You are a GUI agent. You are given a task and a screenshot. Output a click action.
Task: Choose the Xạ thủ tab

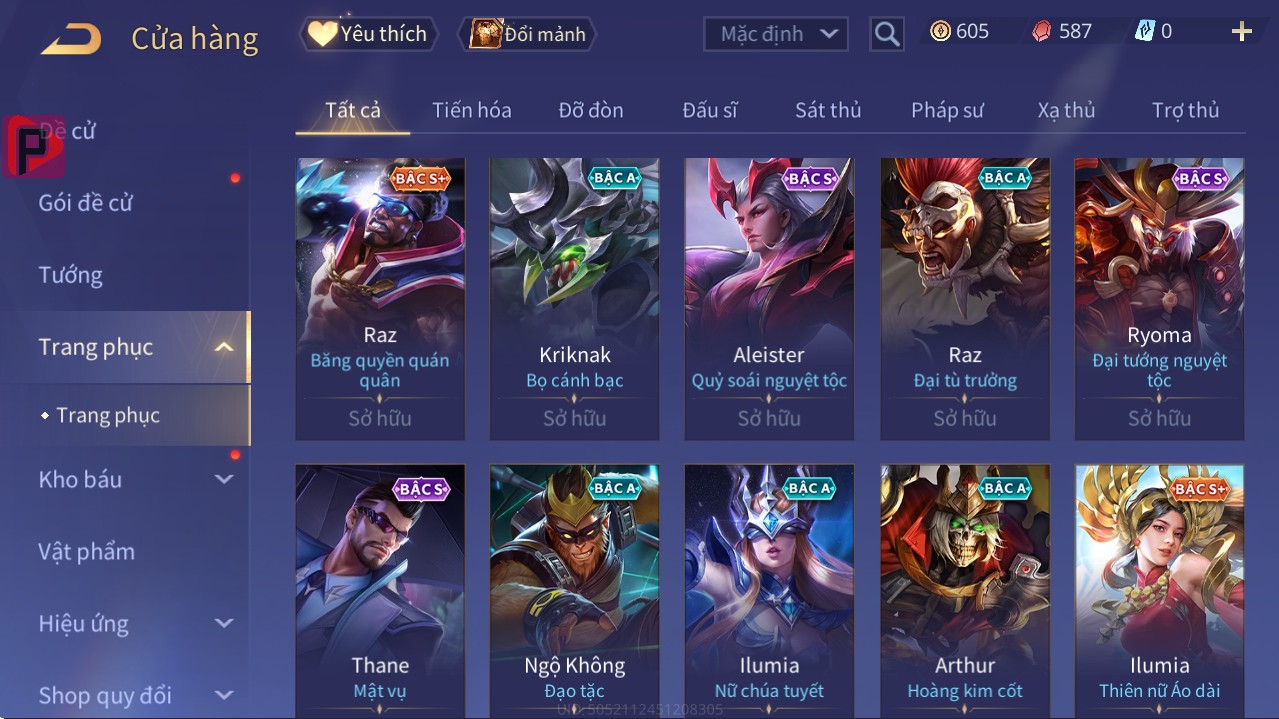[x=1066, y=110]
